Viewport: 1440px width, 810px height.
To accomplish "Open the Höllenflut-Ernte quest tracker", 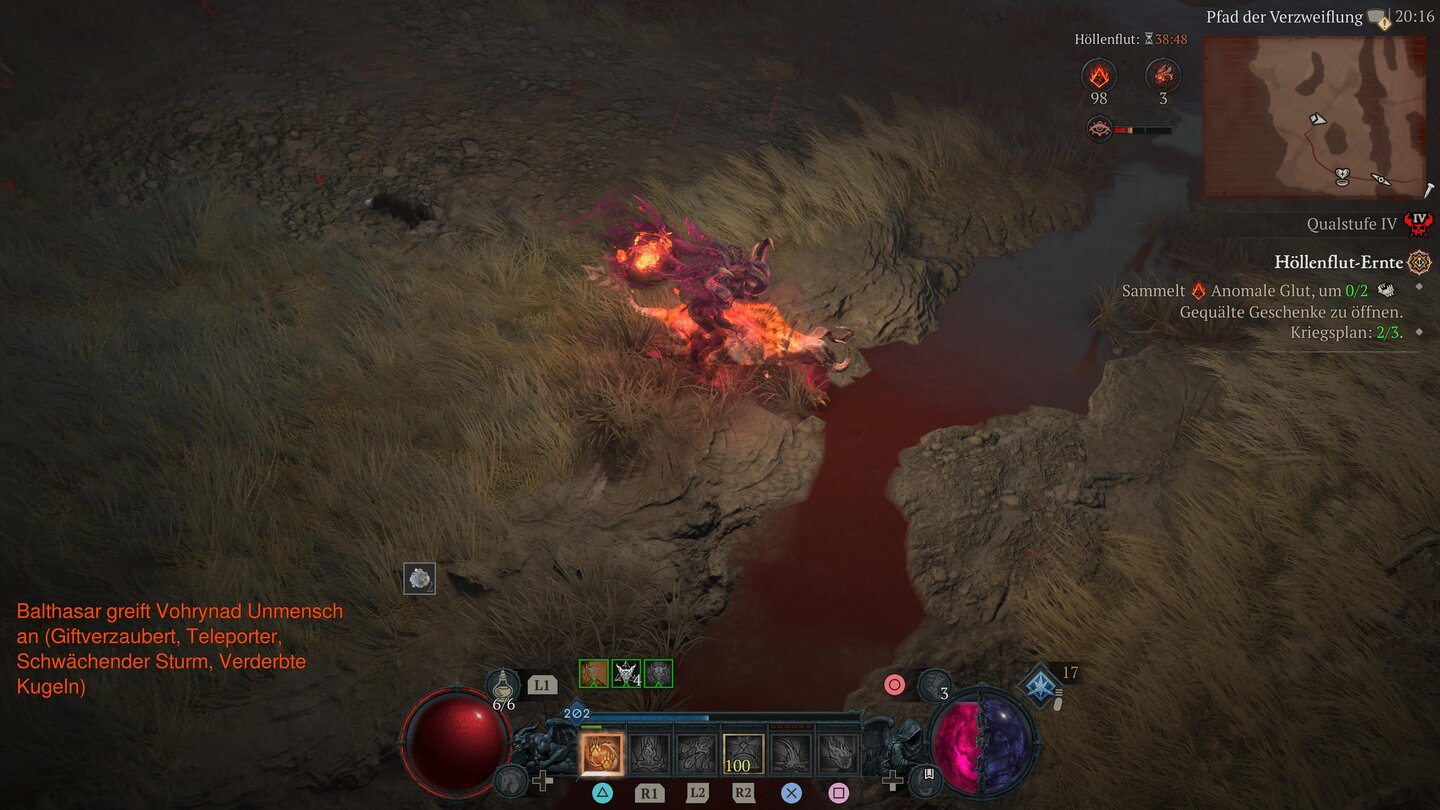I will [x=1339, y=262].
